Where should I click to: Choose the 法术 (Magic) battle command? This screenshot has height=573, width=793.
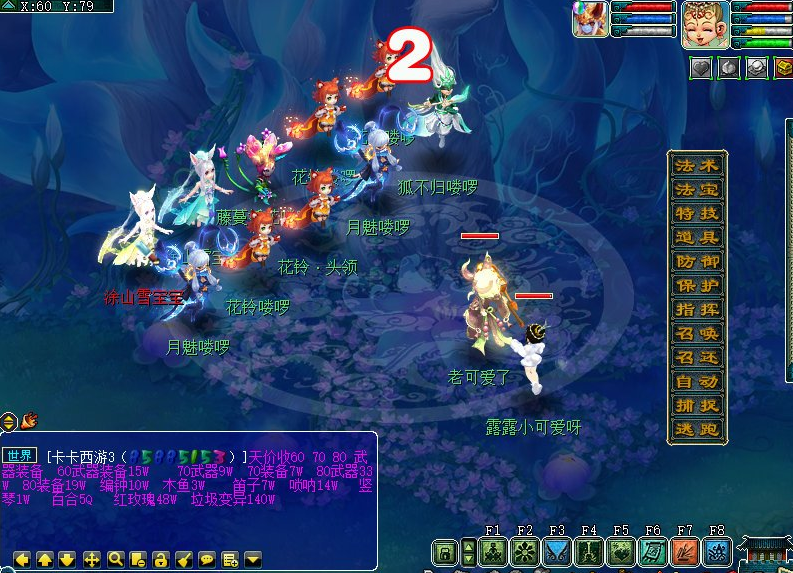coord(697,165)
